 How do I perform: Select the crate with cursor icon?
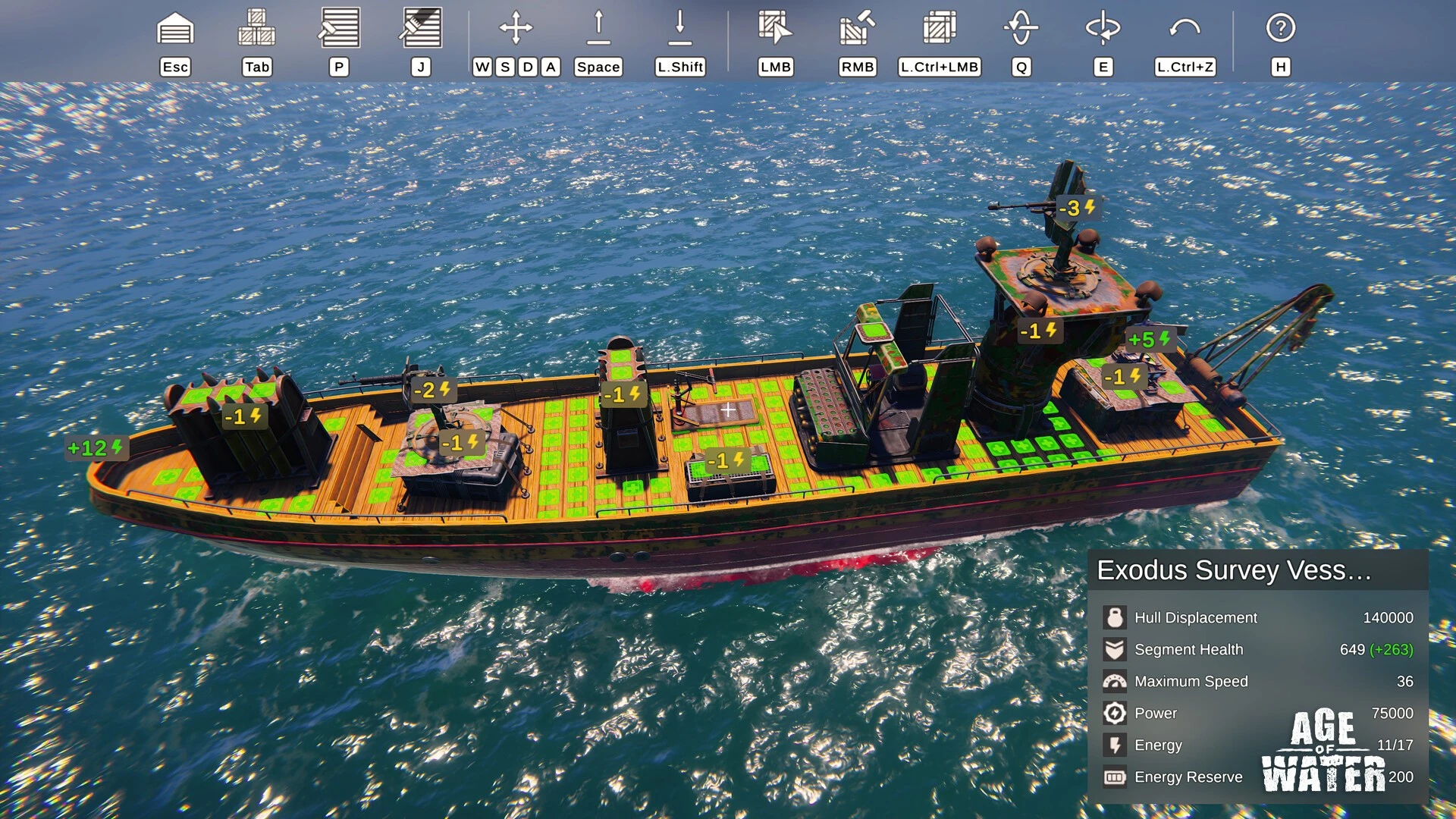(x=775, y=29)
